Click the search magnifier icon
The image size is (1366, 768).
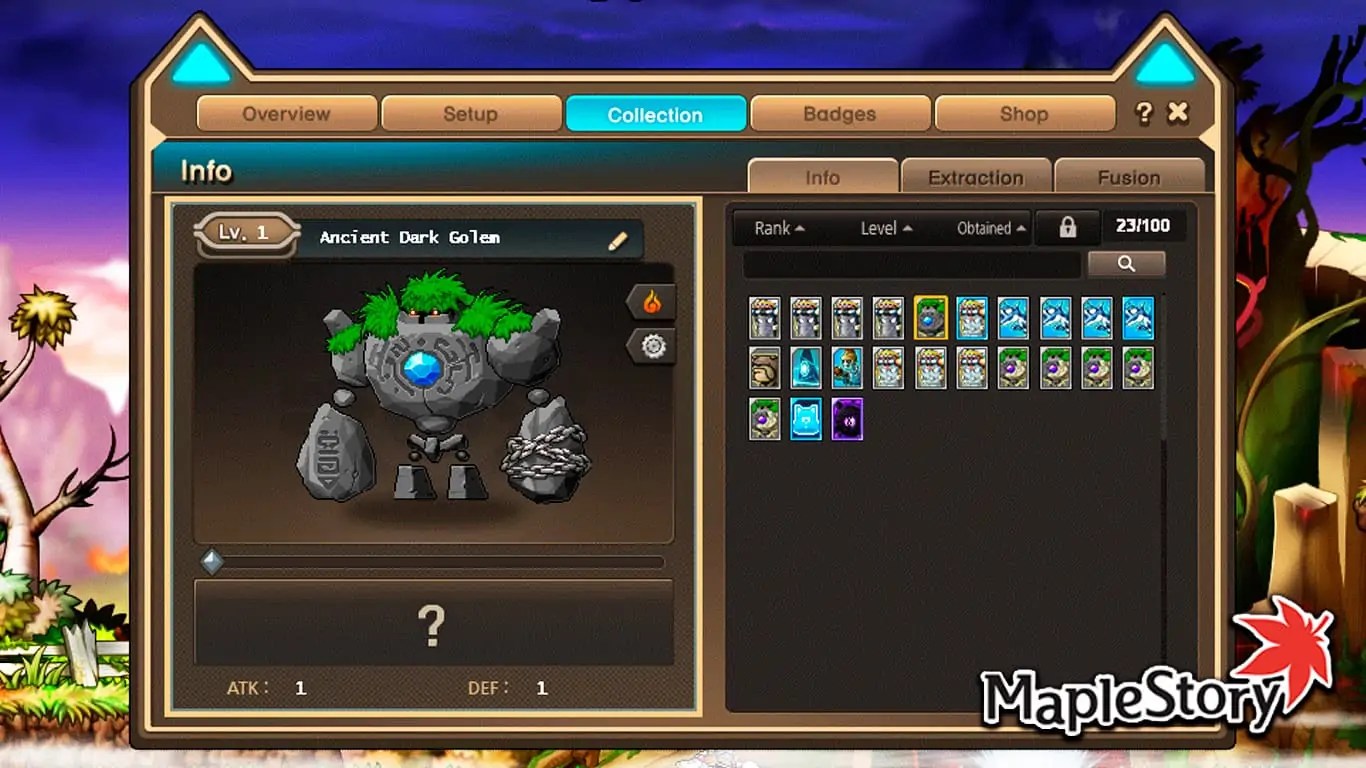(x=1127, y=263)
